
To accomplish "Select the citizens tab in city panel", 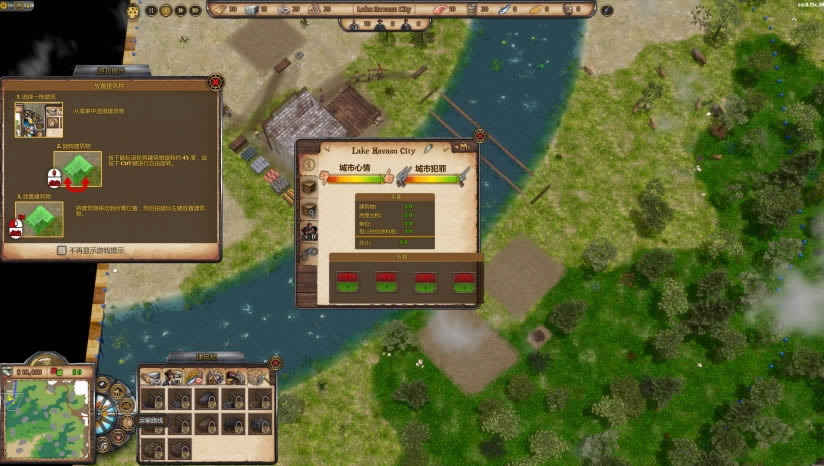I will pyautogui.click(x=308, y=232).
